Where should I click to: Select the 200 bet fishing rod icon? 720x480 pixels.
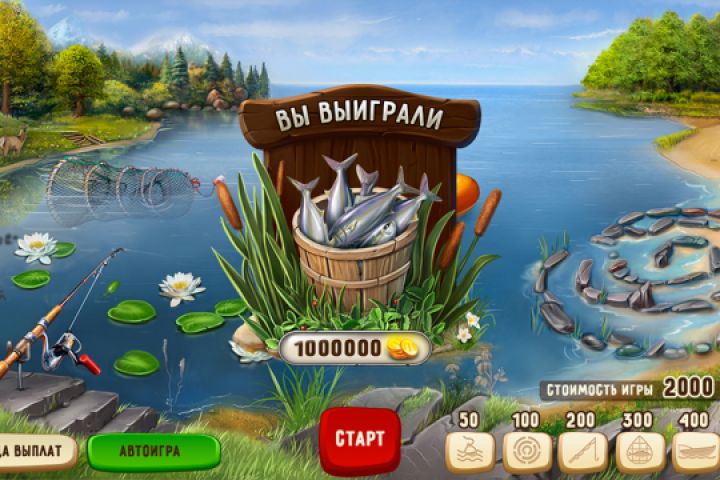582,451
